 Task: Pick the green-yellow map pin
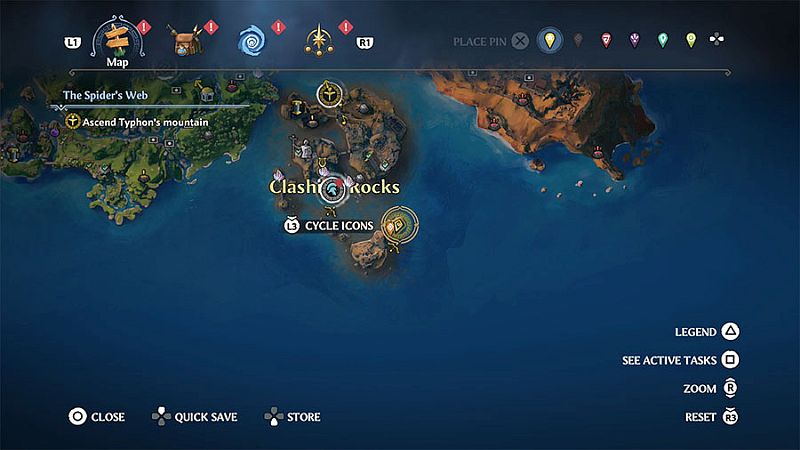click(690, 41)
